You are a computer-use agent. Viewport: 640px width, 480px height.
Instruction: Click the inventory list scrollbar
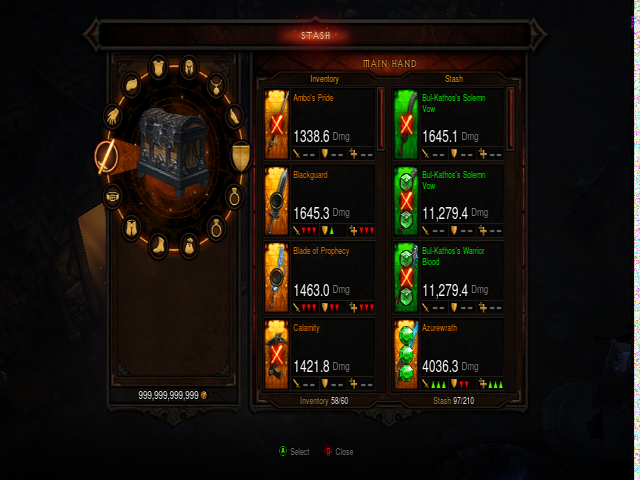click(380, 117)
